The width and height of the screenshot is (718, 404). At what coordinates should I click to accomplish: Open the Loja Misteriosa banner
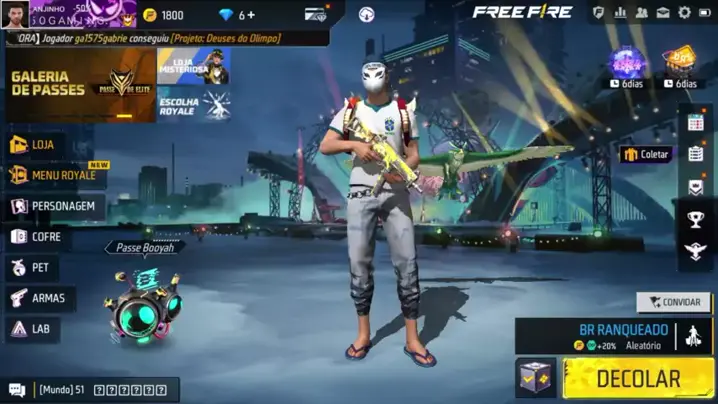(x=194, y=66)
